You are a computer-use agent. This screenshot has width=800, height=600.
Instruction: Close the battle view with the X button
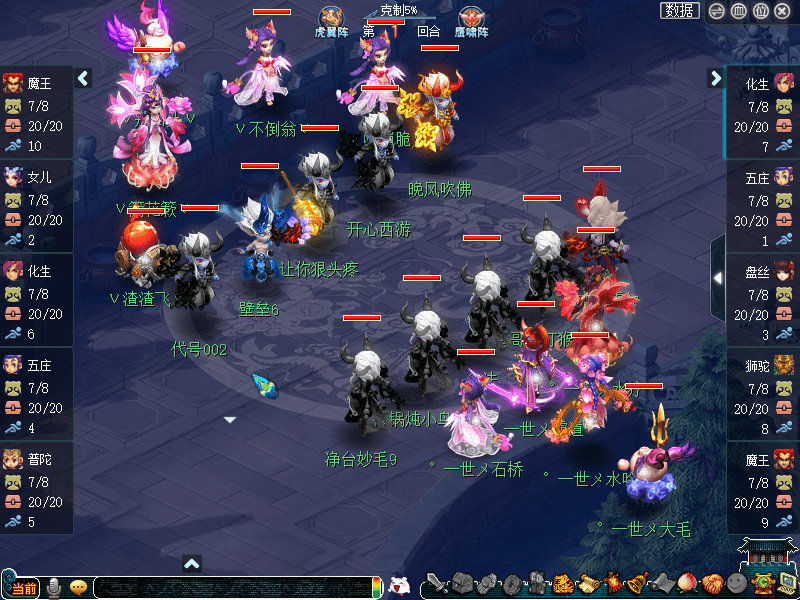tap(783, 11)
